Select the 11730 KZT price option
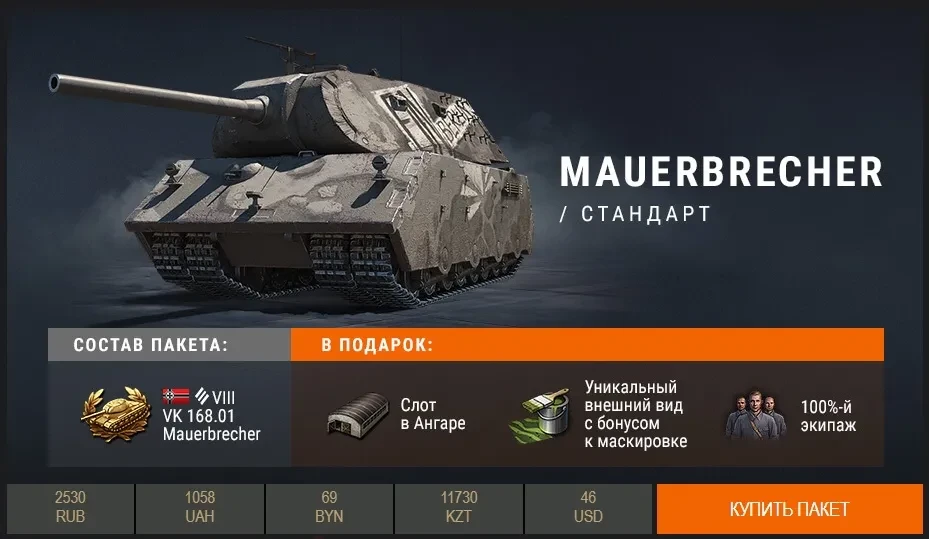This screenshot has width=929, height=539. (459, 509)
